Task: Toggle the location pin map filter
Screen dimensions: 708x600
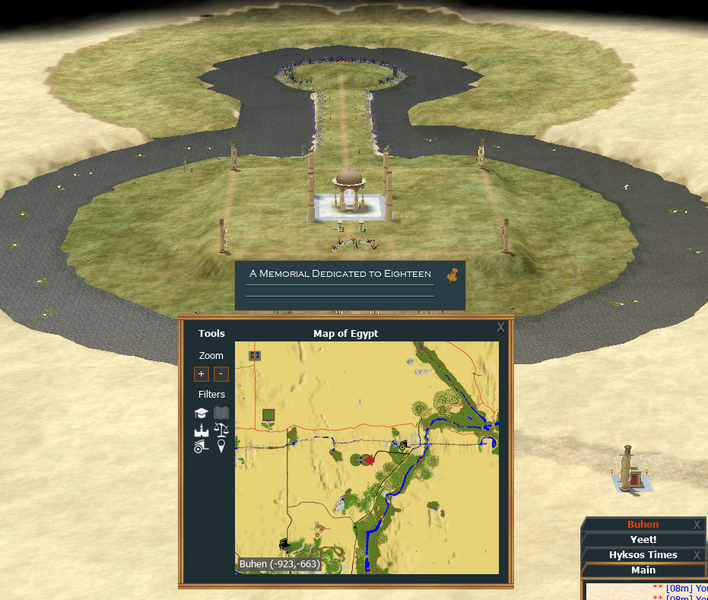Action: click(221, 447)
